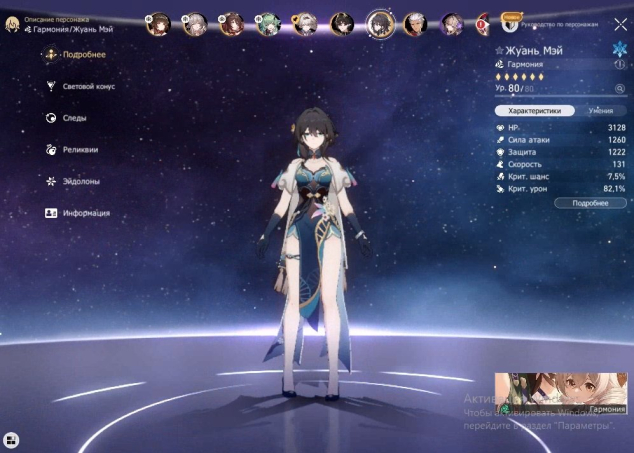The height and width of the screenshot is (453, 634).
Task: Select the first character portrait in top row
Action: point(157,23)
